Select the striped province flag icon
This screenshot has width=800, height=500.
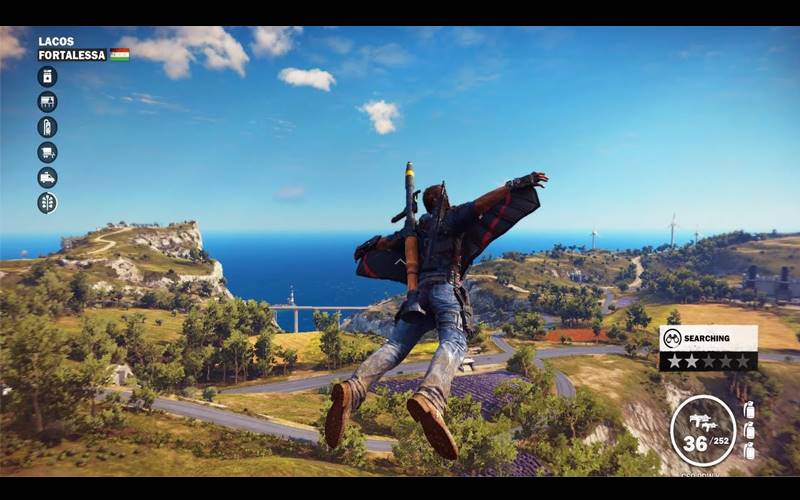click(x=120, y=55)
